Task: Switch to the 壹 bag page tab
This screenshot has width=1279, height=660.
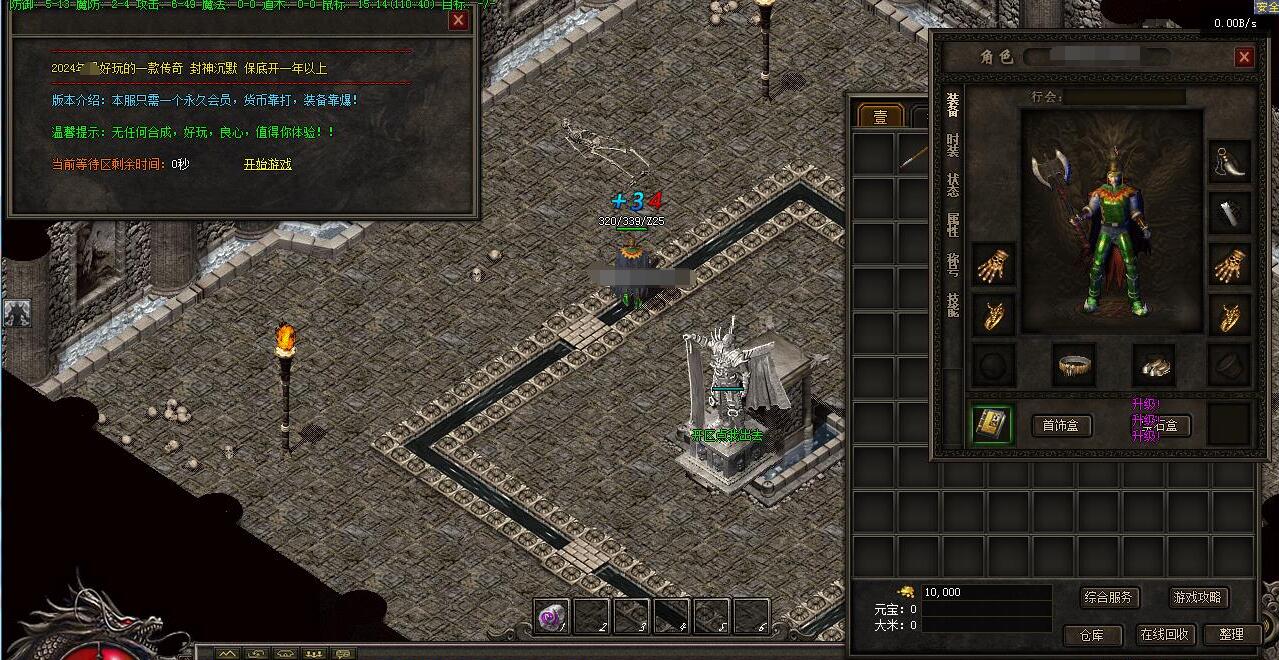Action: pos(880,117)
